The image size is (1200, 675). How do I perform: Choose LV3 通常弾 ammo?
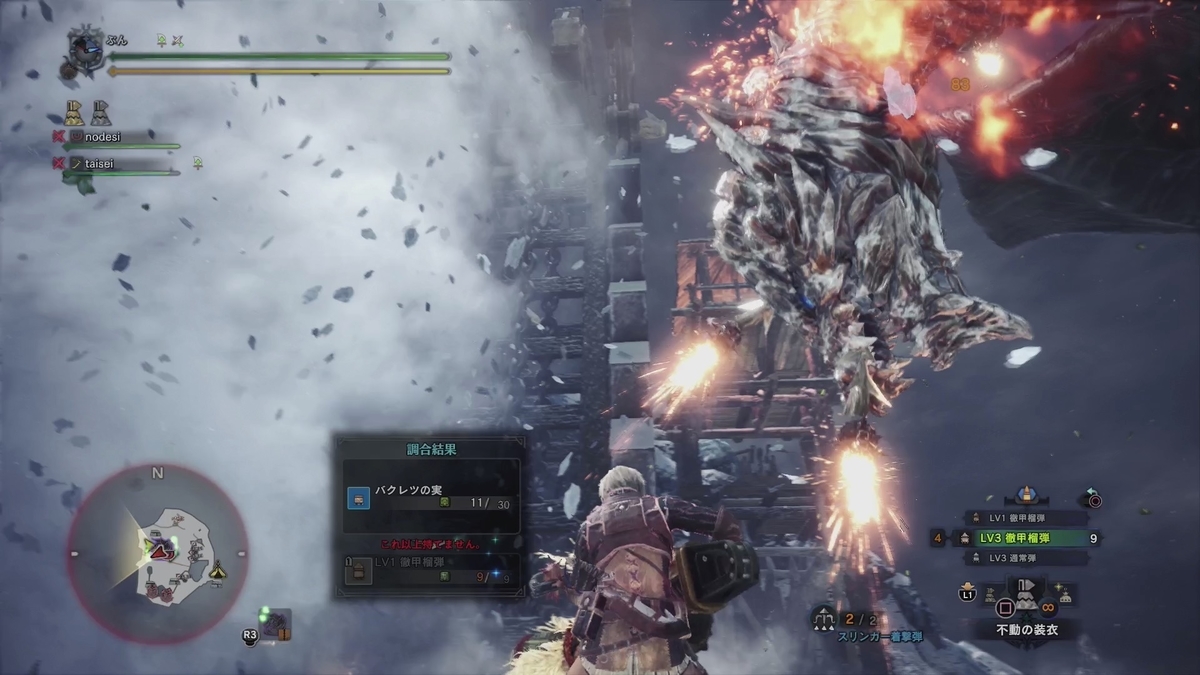[1024, 558]
